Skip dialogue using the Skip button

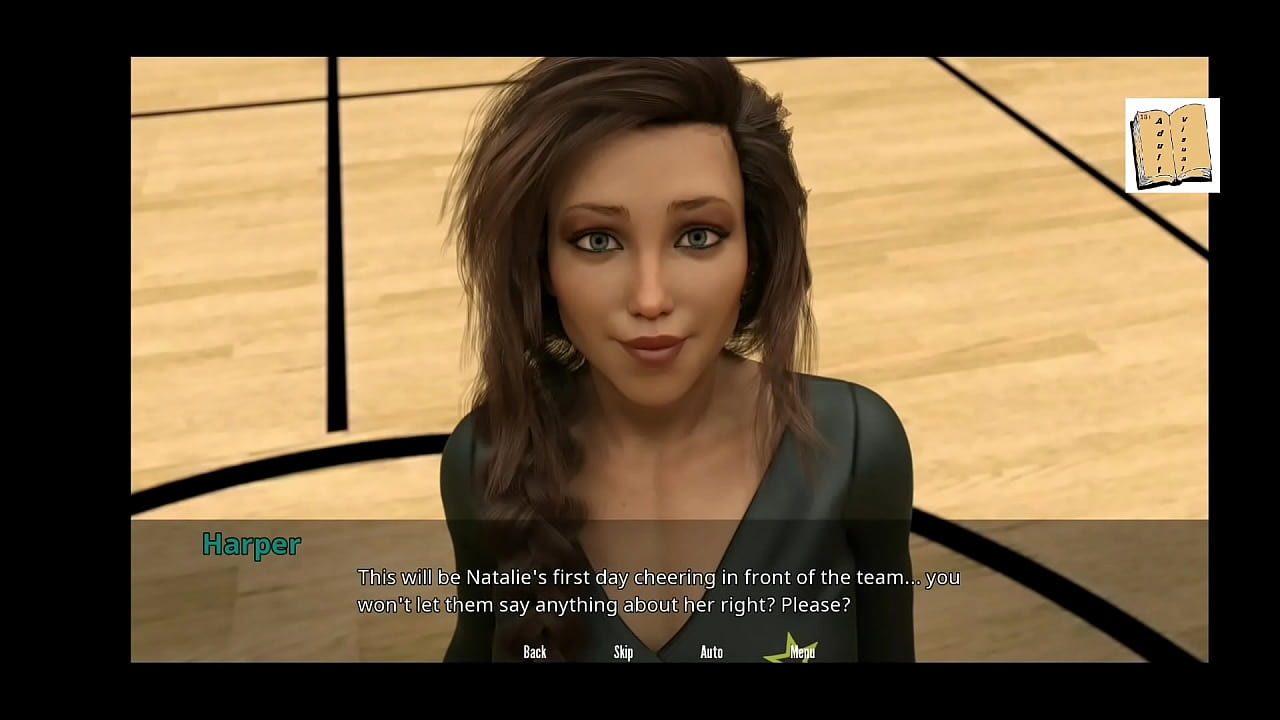point(623,652)
